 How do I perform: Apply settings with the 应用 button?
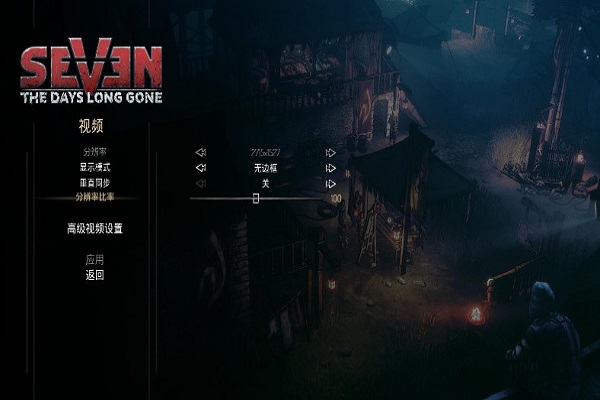click(x=94, y=259)
